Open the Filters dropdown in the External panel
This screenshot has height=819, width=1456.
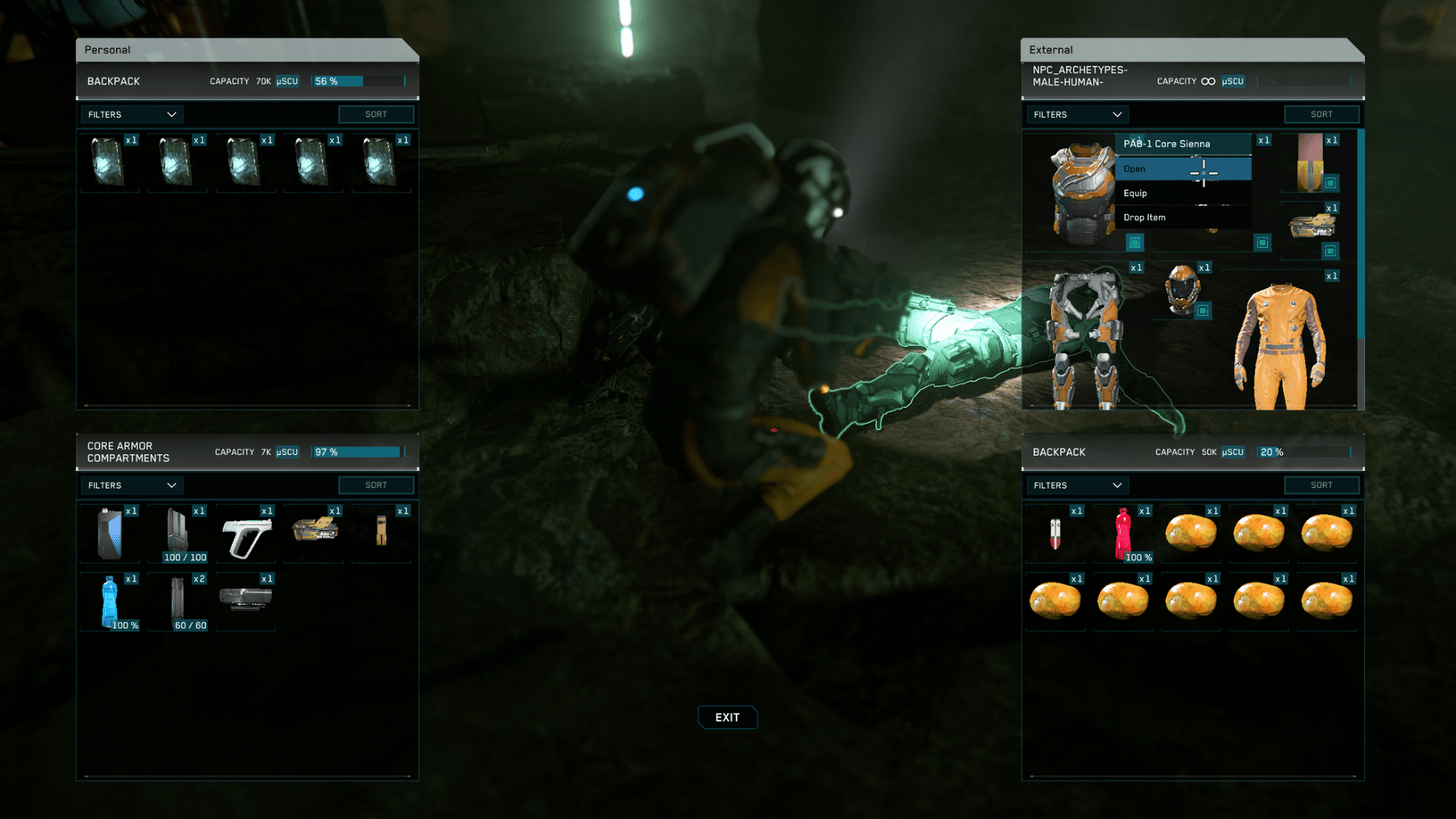click(1076, 114)
